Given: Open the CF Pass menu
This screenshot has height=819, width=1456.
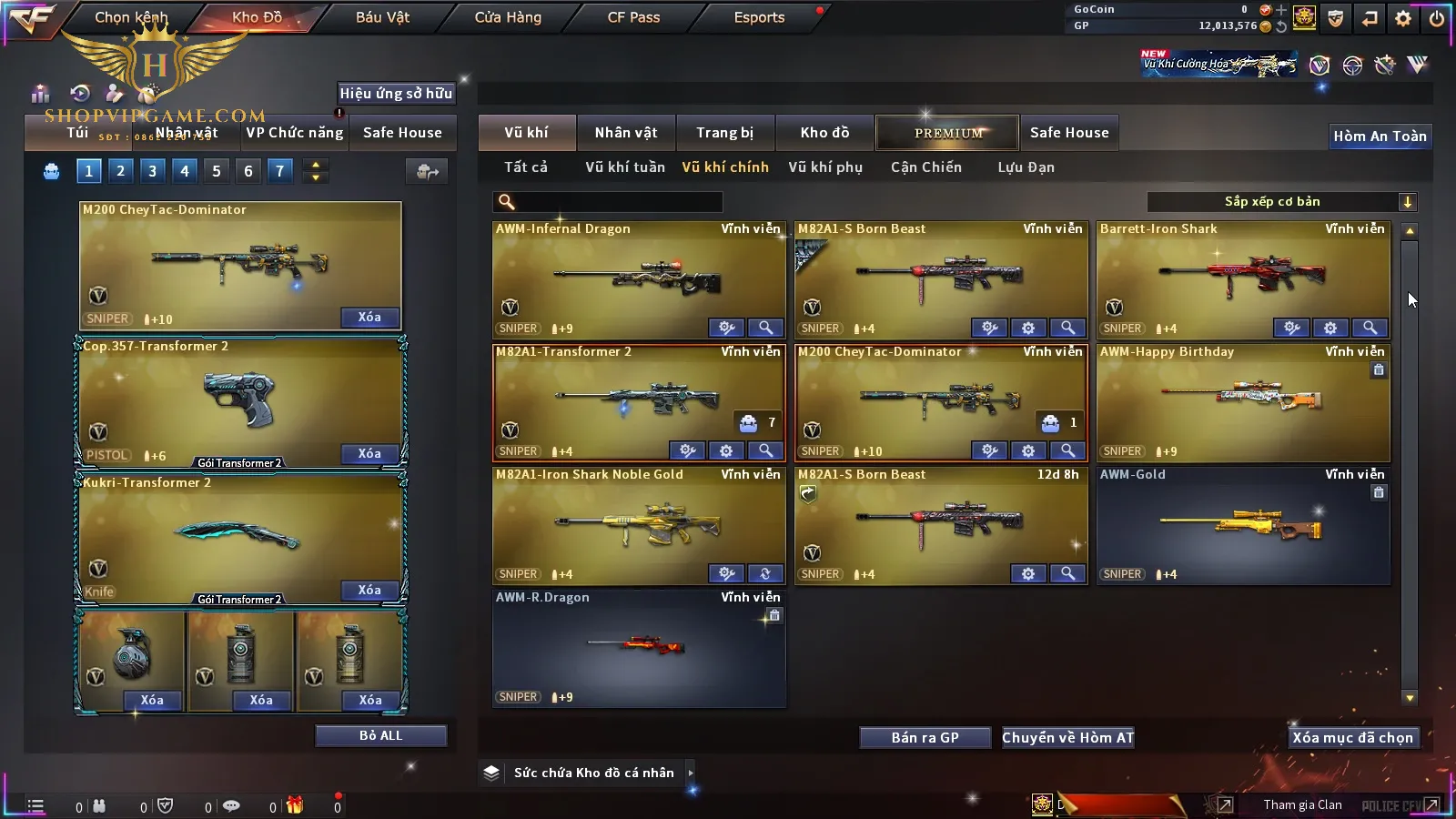Looking at the screenshot, I should point(633,17).
